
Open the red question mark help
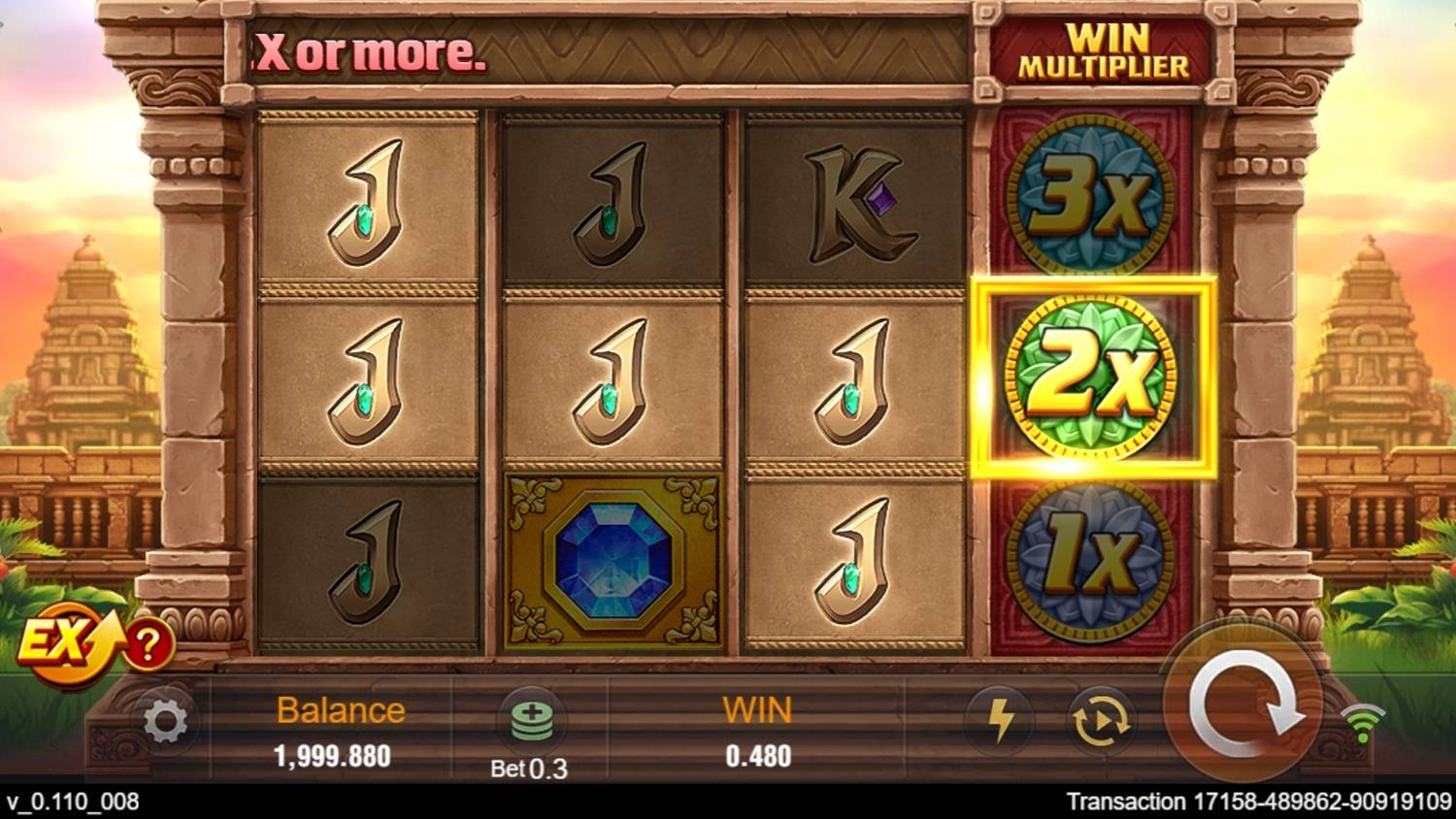[x=149, y=644]
